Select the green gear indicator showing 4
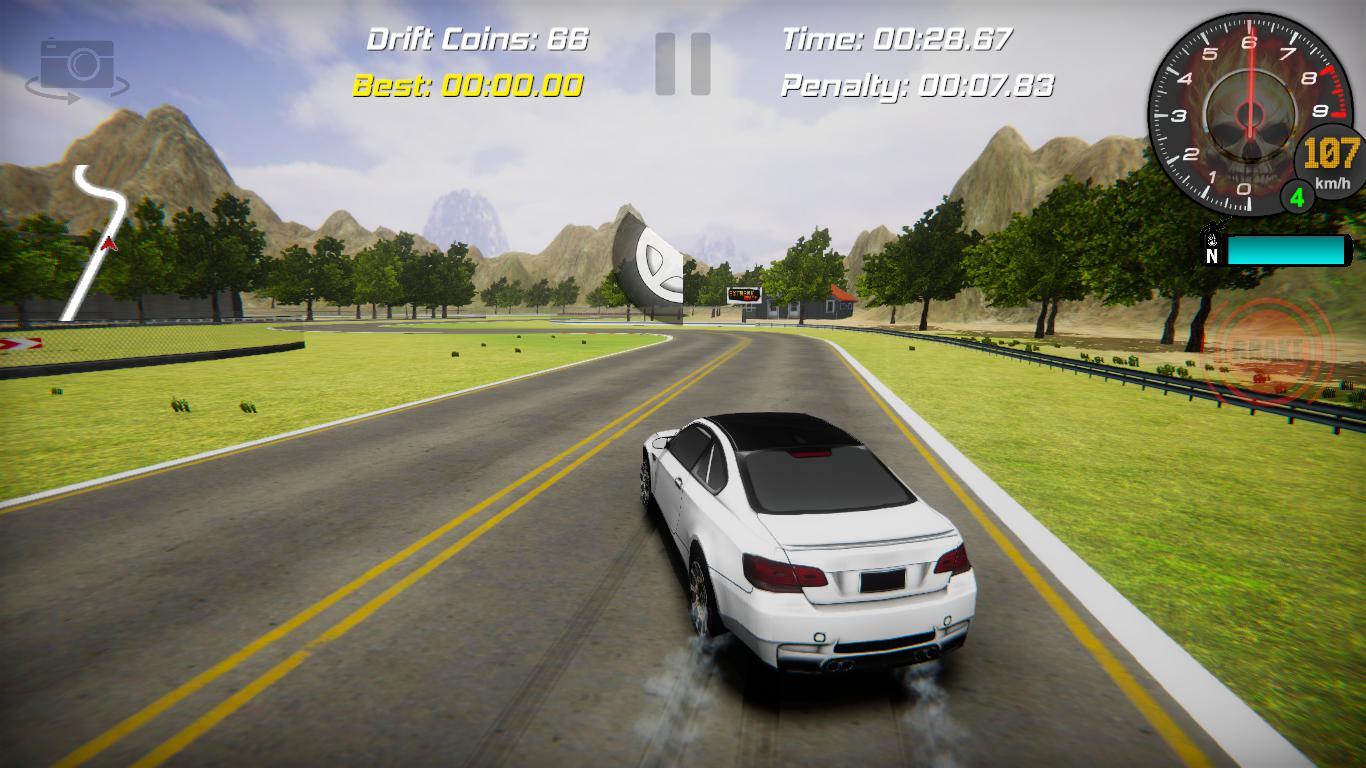 pyautogui.click(x=1297, y=197)
